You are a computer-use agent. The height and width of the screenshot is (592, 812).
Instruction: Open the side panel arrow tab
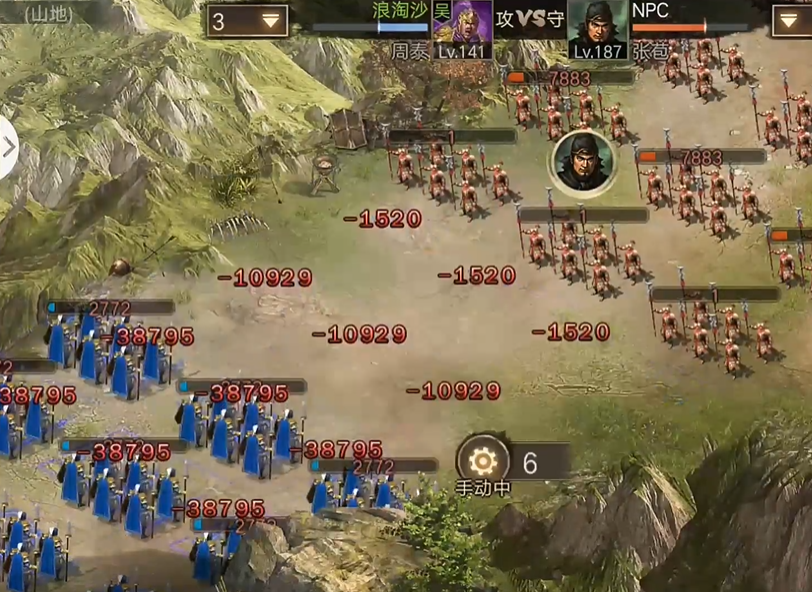point(8,147)
